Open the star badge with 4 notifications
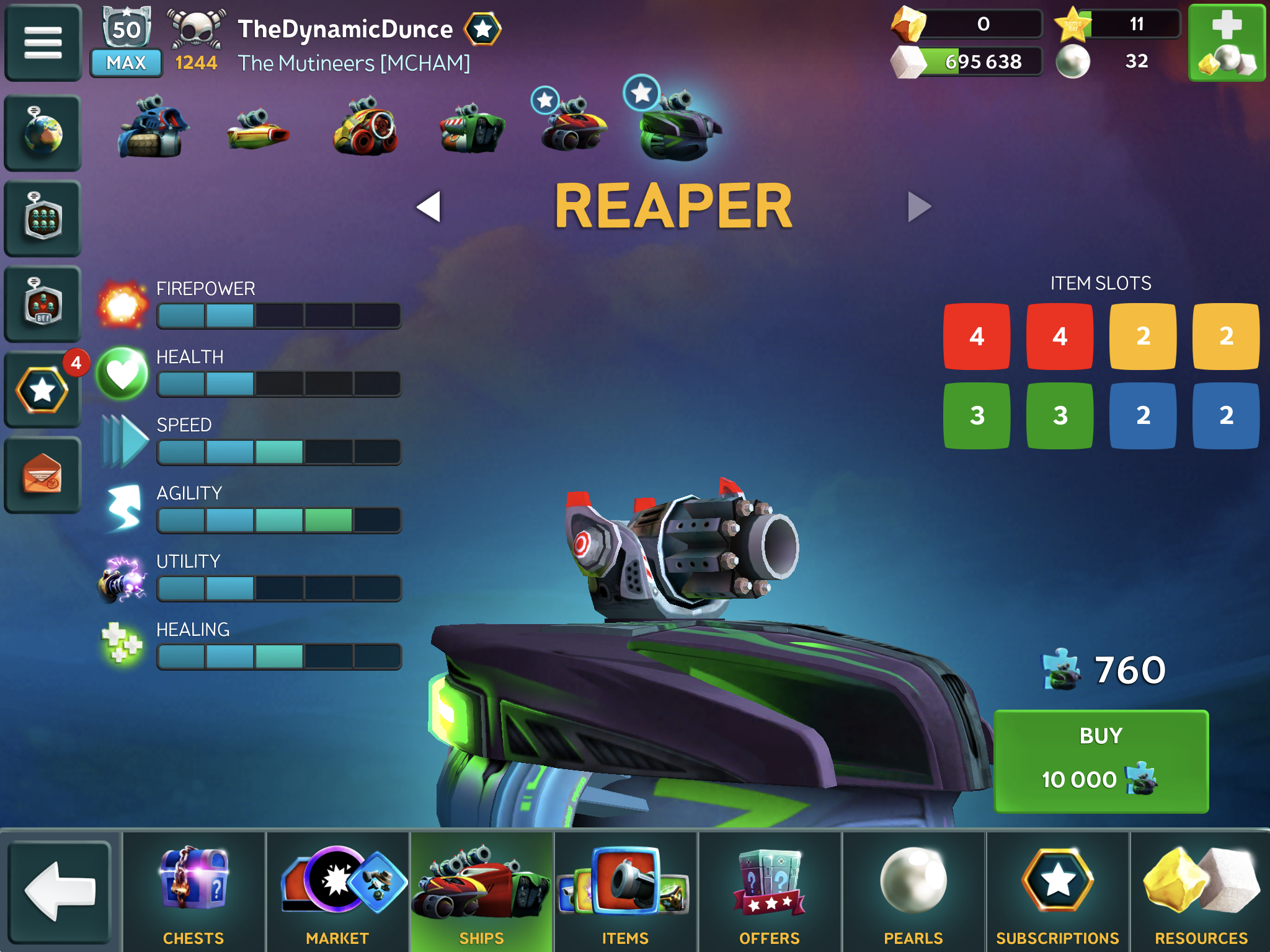Image resolution: width=1270 pixels, height=952 pixels. point(42,390)
